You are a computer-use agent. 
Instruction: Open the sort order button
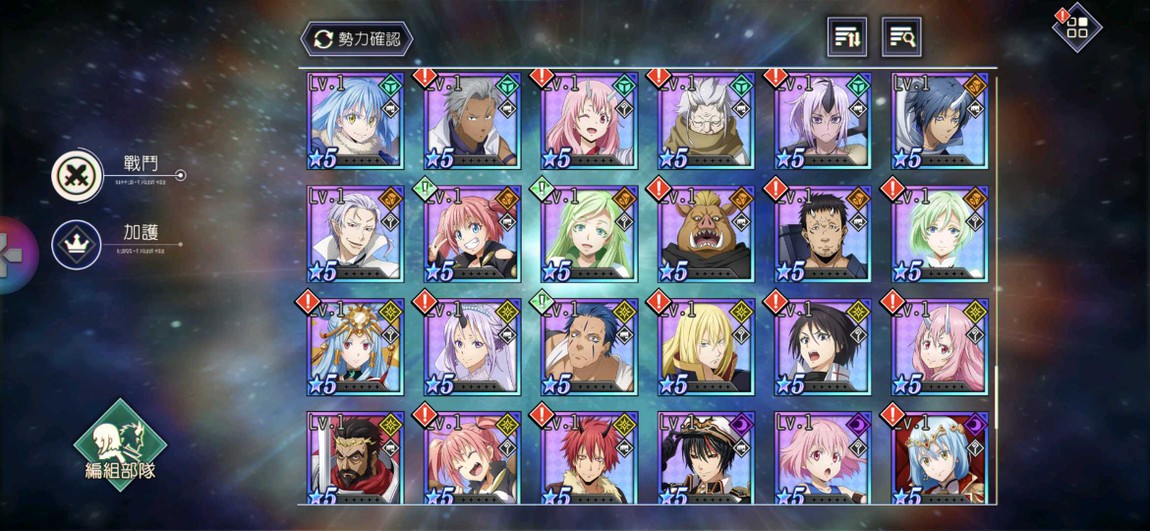(x=847, y=37)
